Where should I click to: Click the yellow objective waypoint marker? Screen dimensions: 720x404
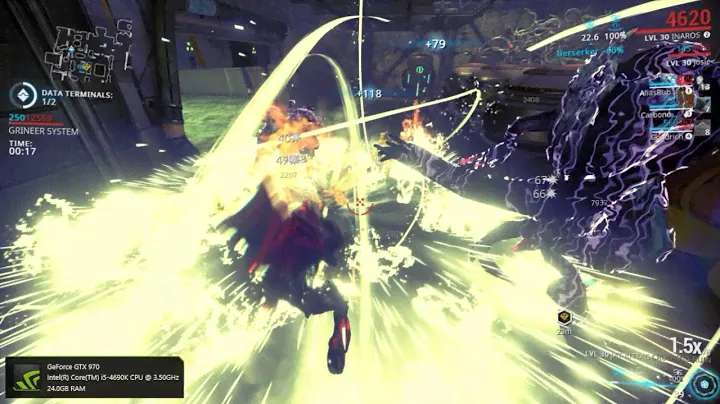tap(563, 317)
